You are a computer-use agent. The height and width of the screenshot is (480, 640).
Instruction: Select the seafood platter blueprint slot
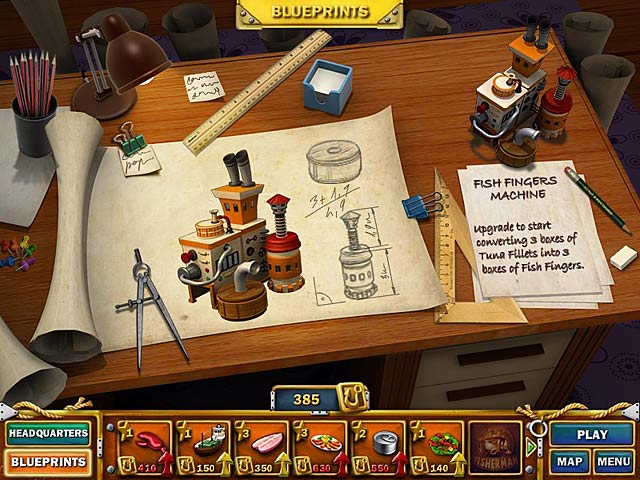coord(320,446)
